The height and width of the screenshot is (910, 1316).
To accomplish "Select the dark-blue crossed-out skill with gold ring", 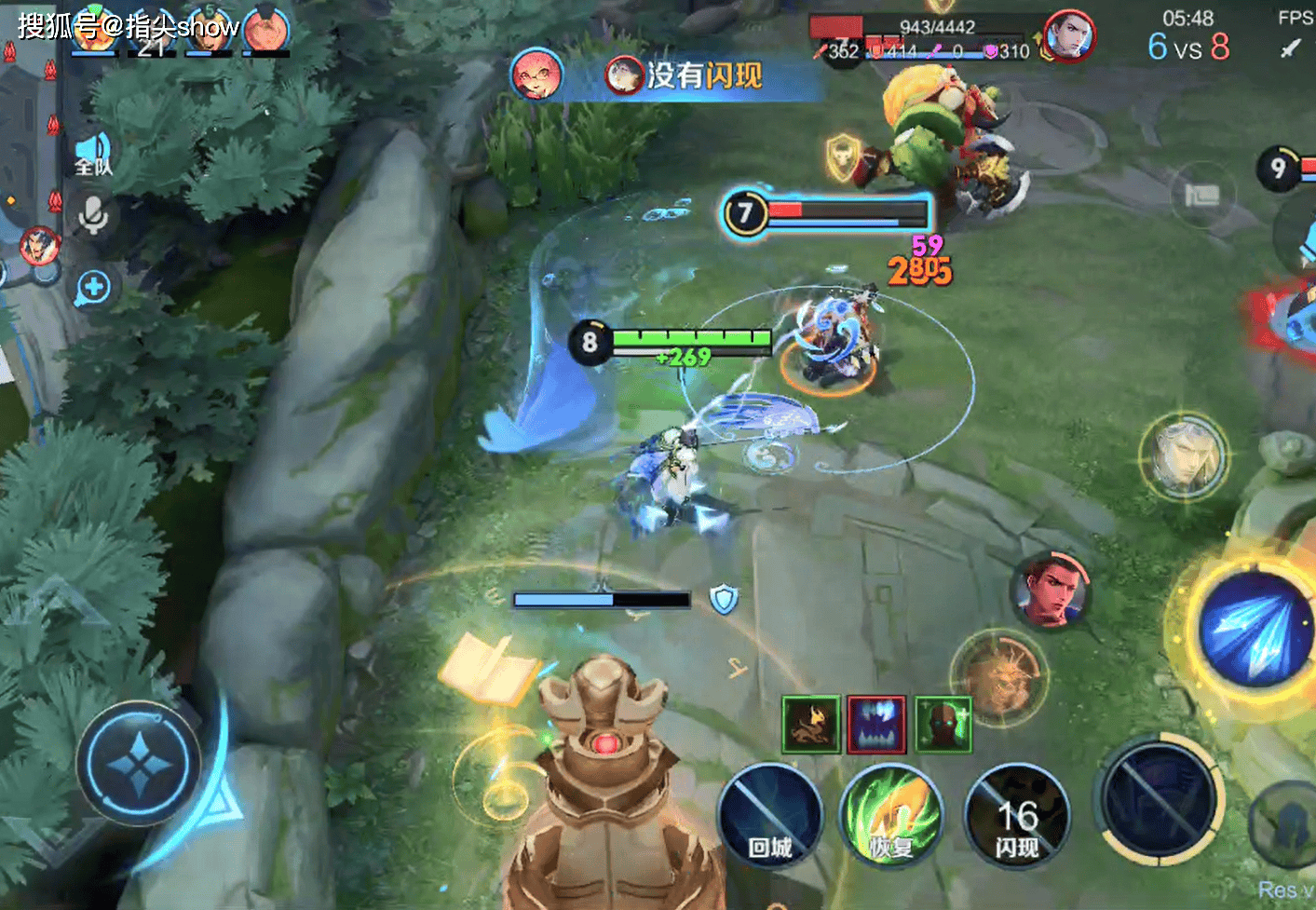I will [1160, 798].
